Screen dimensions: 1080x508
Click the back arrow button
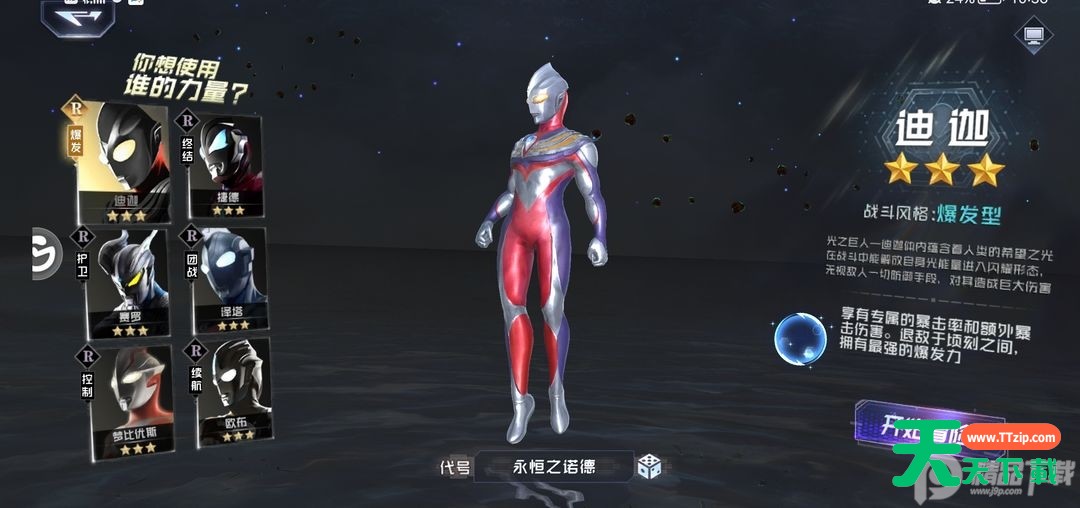77,17
